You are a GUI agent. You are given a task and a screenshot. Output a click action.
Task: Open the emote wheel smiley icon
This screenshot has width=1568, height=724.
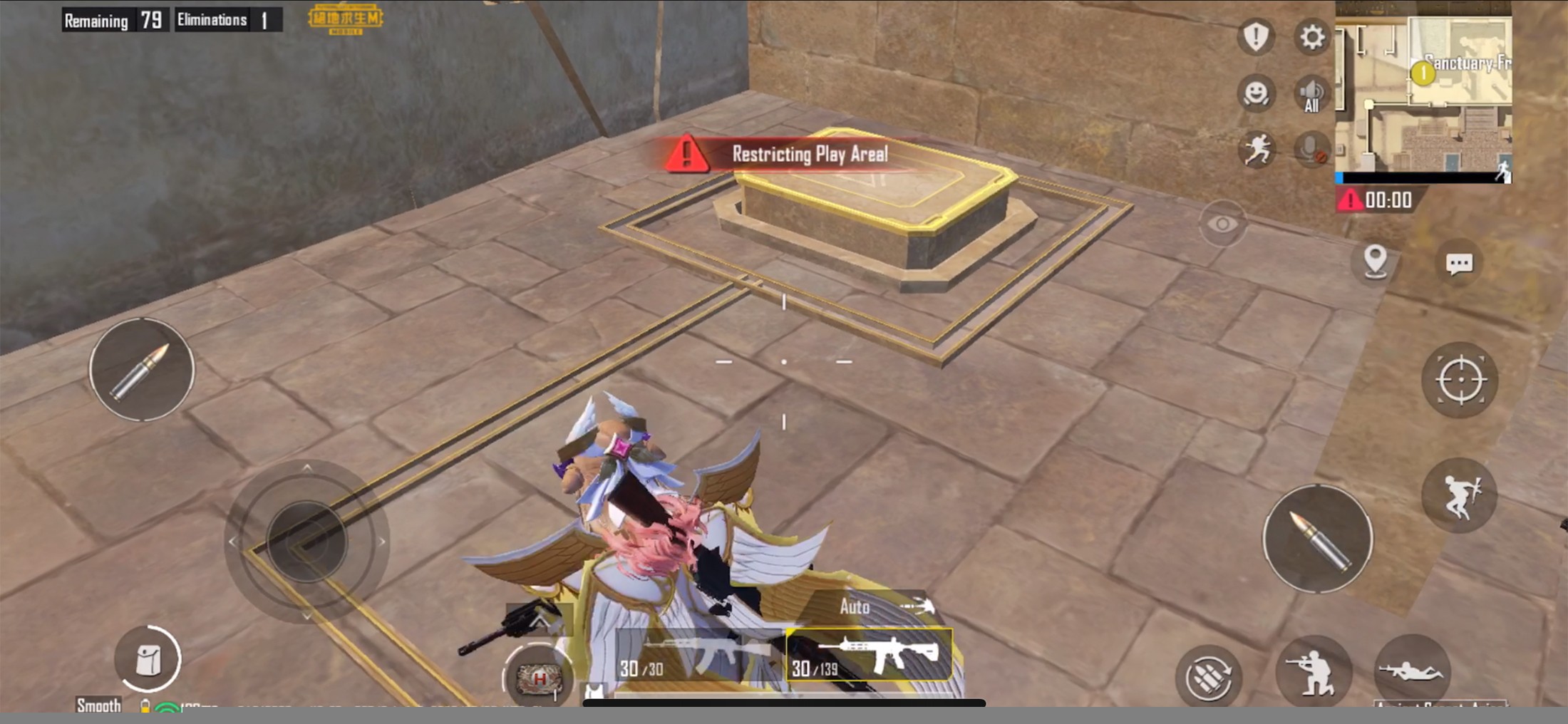point(1258,95)
